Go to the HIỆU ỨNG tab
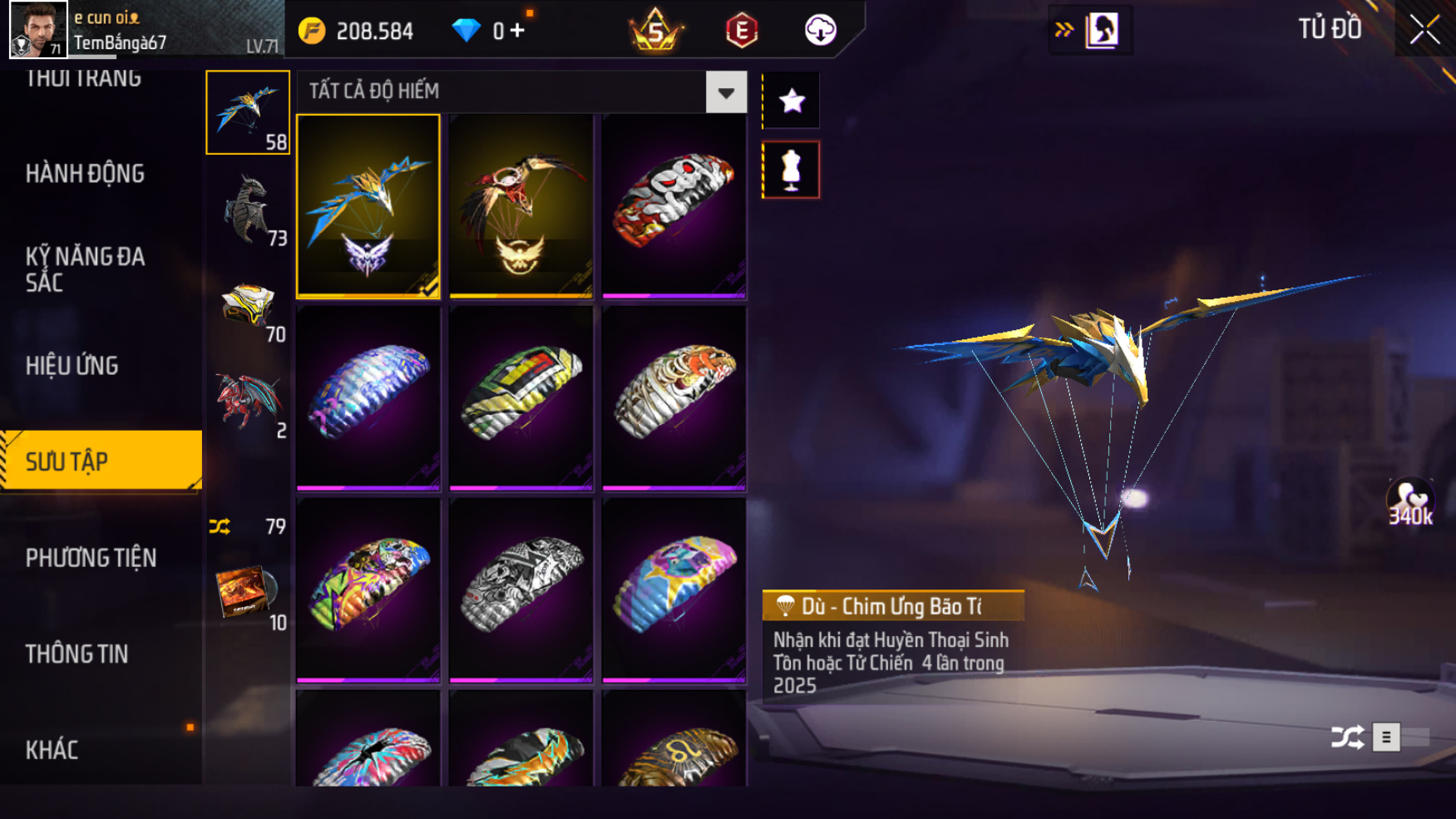Screen dimensions: 1456x819 pyautogui.click(x=72, y=366)
